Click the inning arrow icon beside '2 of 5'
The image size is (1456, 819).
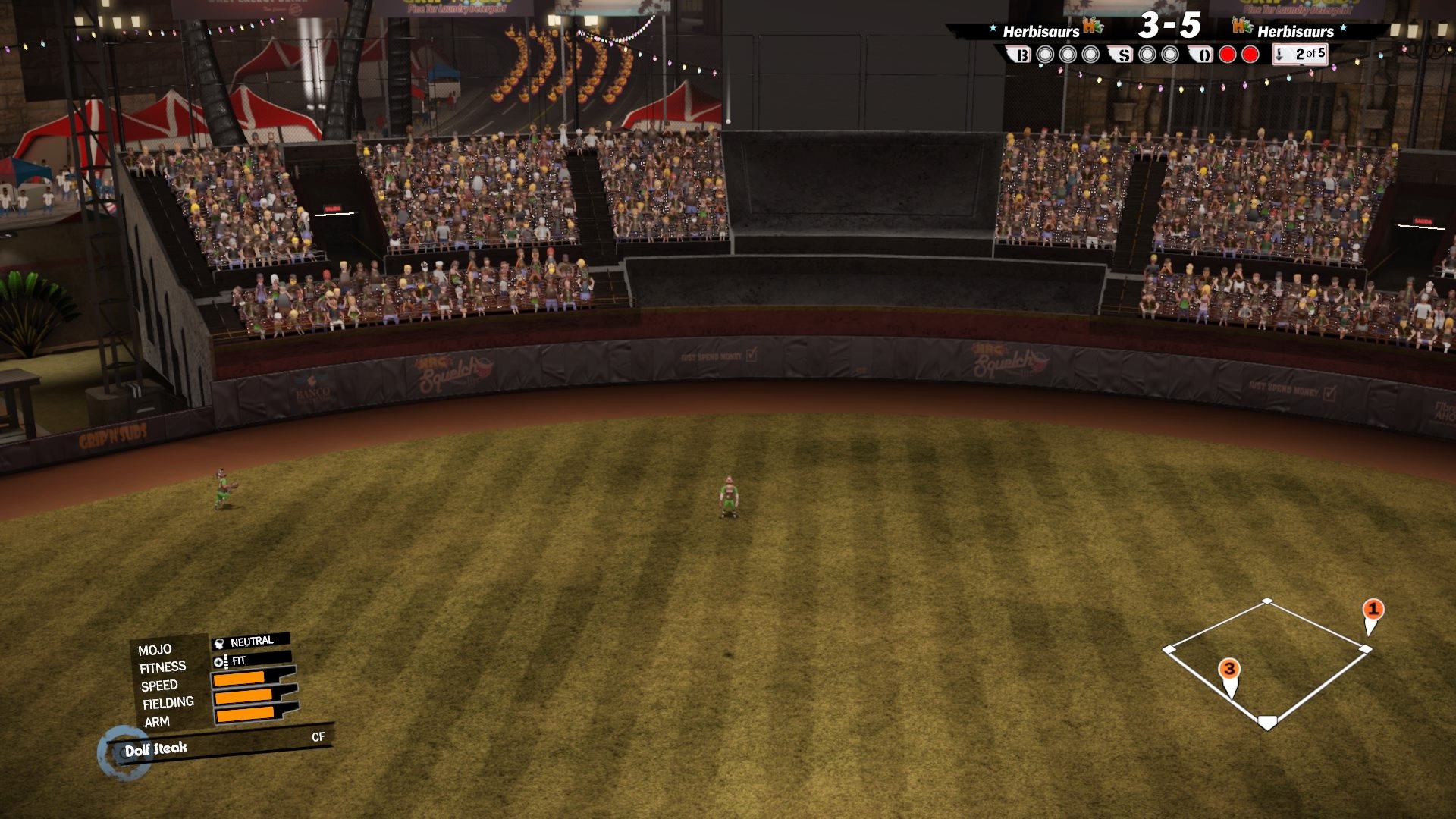tap(1279, 55)
